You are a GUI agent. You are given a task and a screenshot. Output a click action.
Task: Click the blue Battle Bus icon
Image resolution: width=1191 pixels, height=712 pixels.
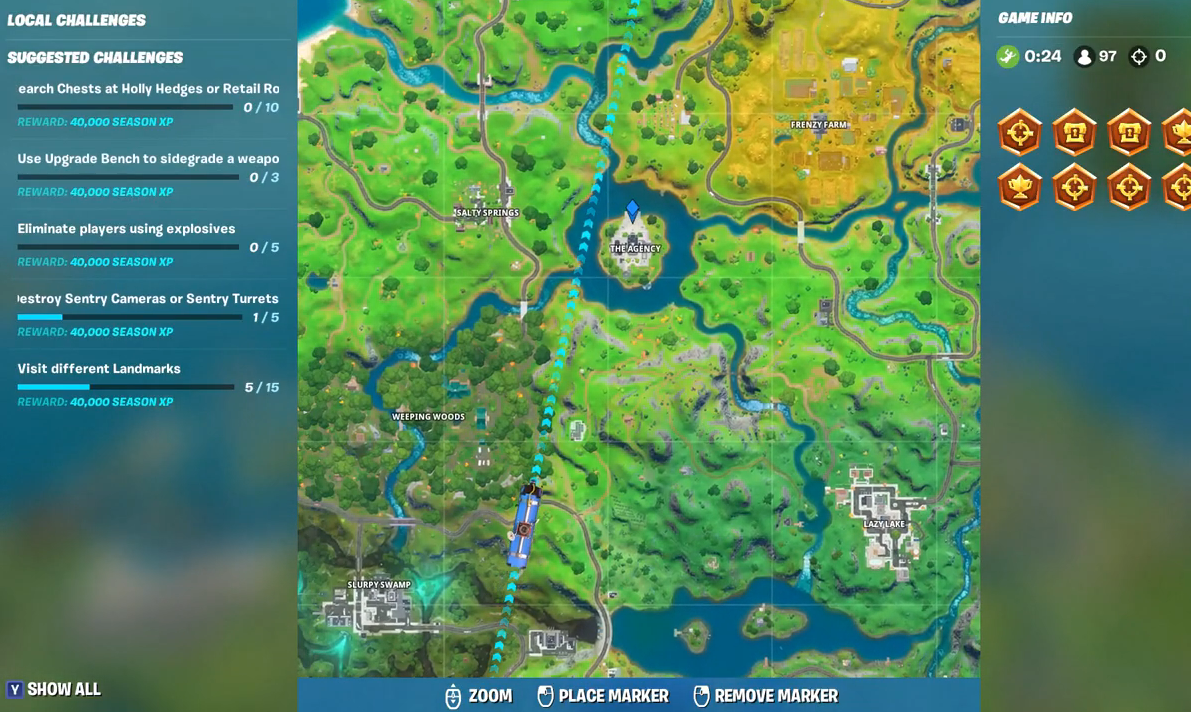523,527
